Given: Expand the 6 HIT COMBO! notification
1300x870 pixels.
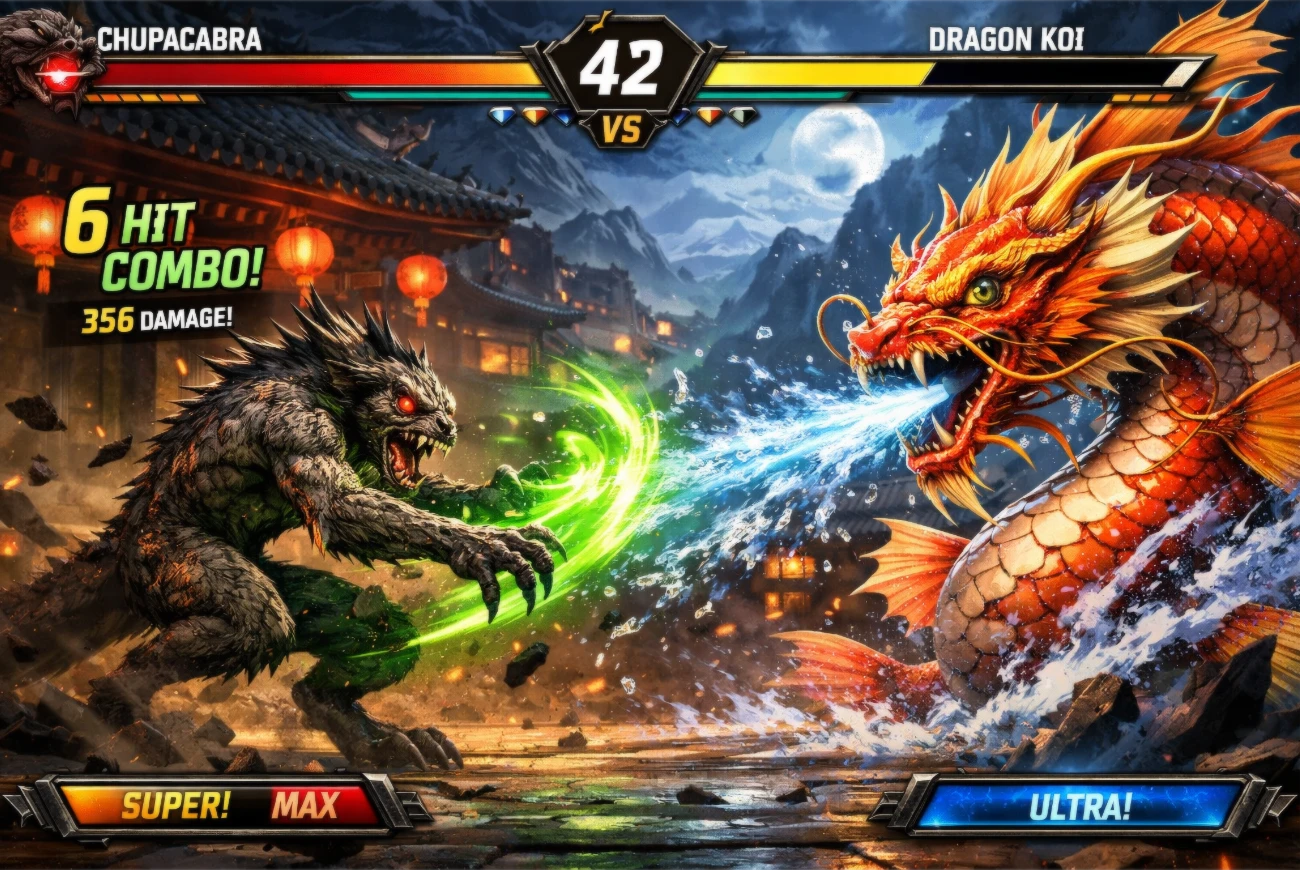Looking at the screenshot, I should pos(160,245).
